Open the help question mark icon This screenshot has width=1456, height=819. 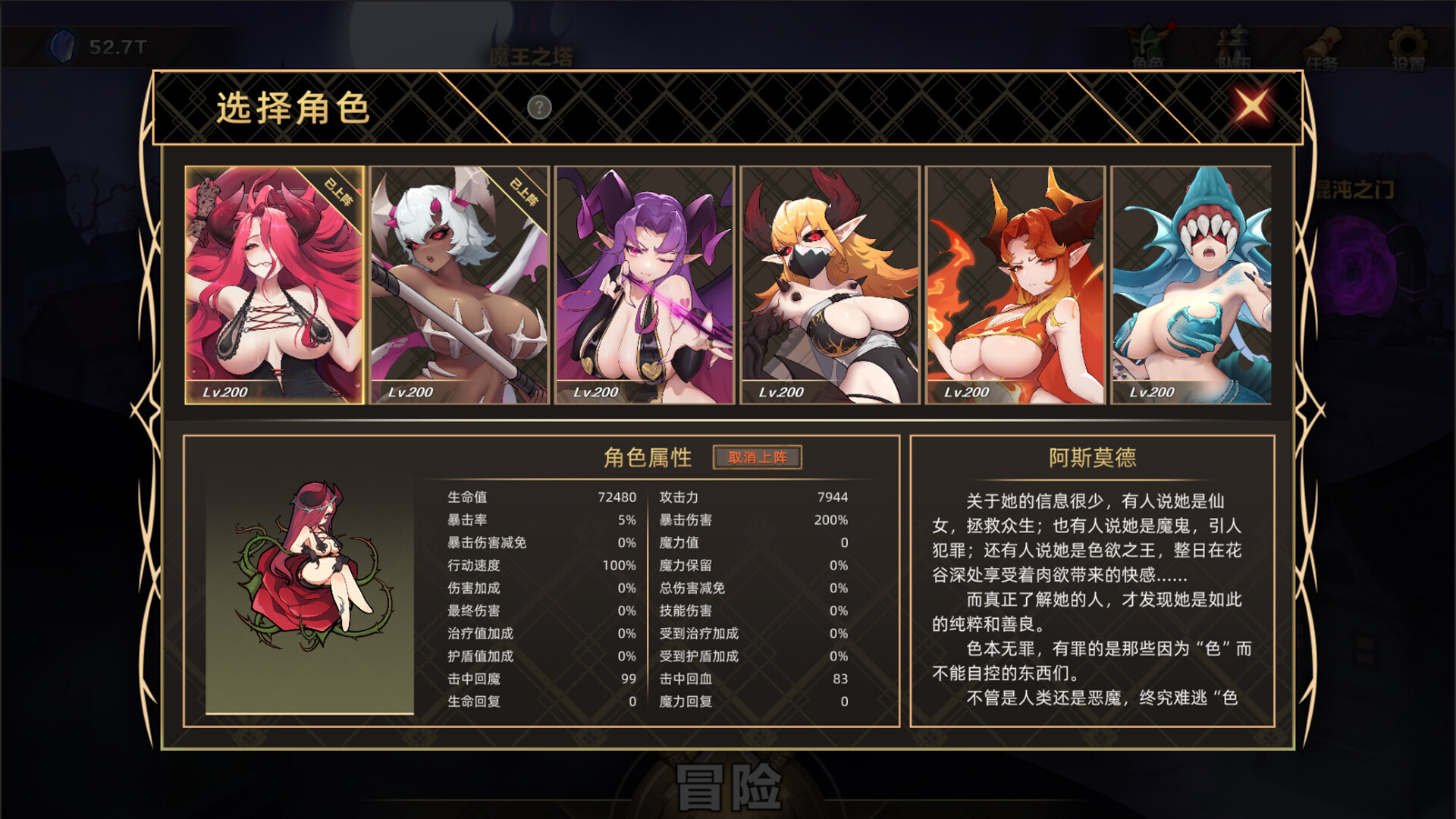coord(539,108)
